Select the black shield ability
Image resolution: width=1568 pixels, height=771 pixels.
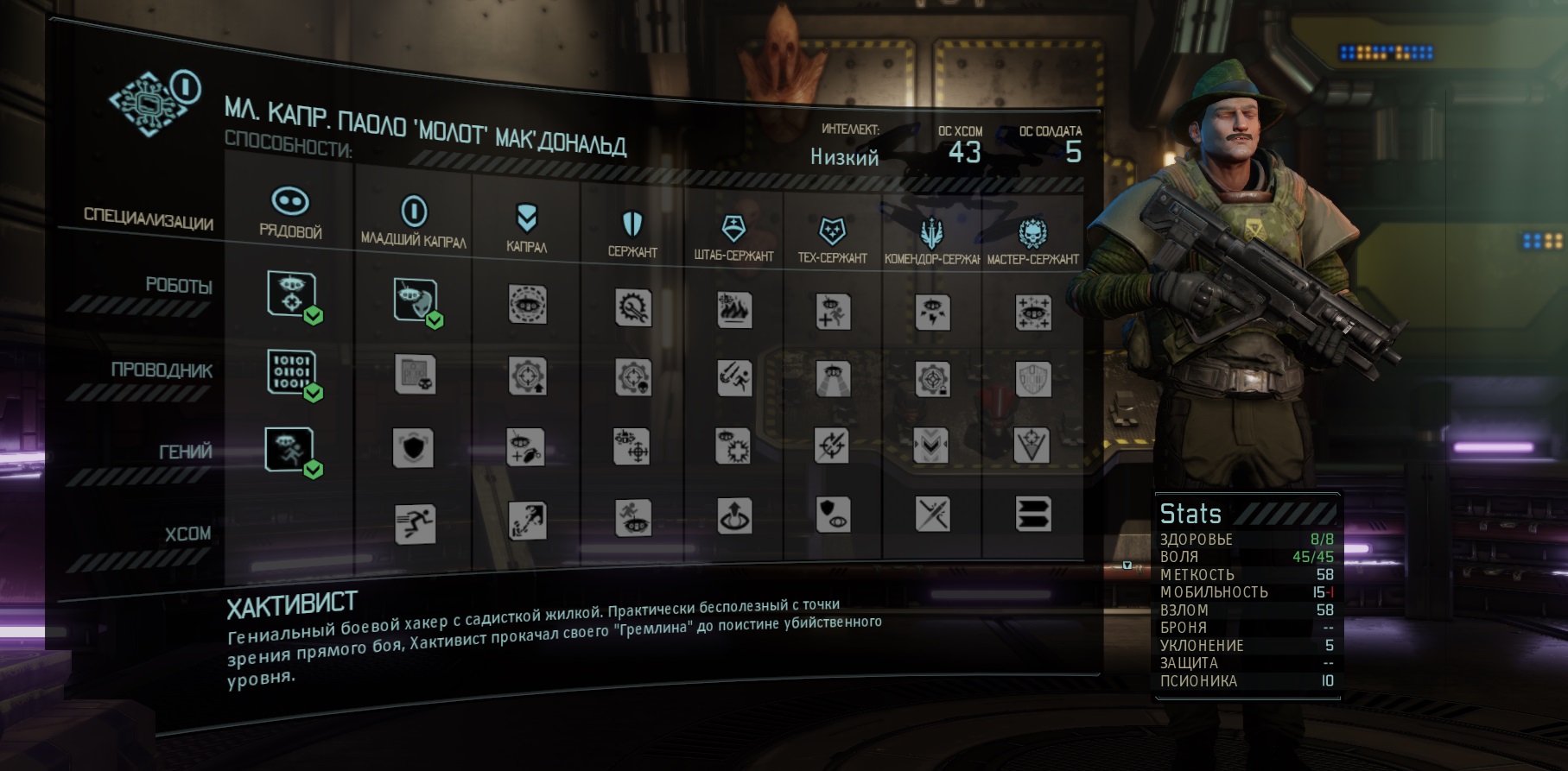(414, 448)
